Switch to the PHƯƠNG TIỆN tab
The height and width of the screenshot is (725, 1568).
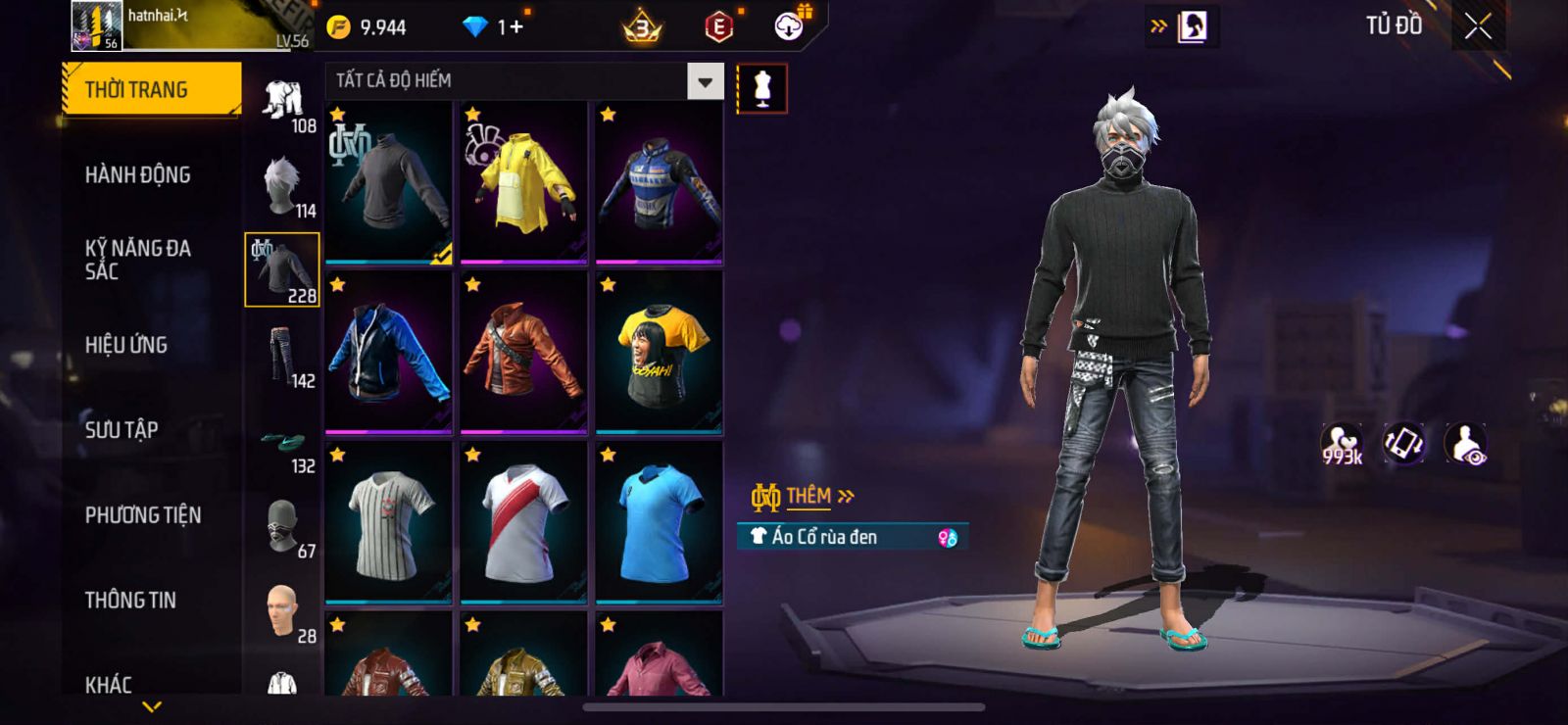click(143, 515)
